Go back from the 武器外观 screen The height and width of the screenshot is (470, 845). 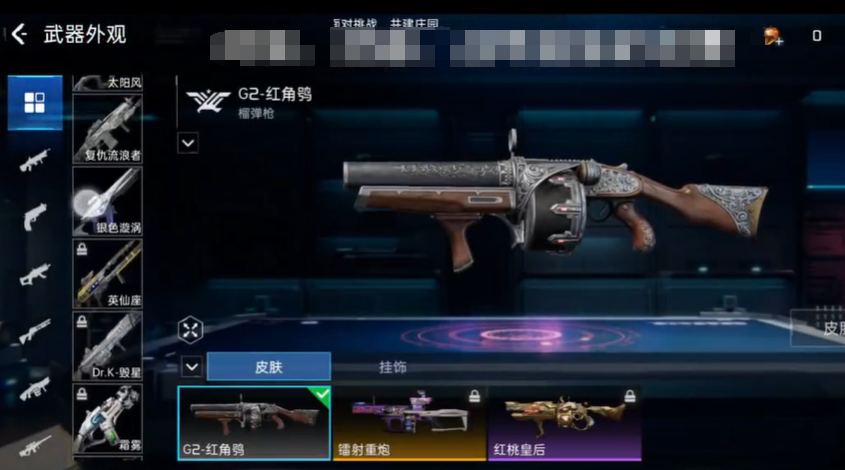tap(19, 36)
